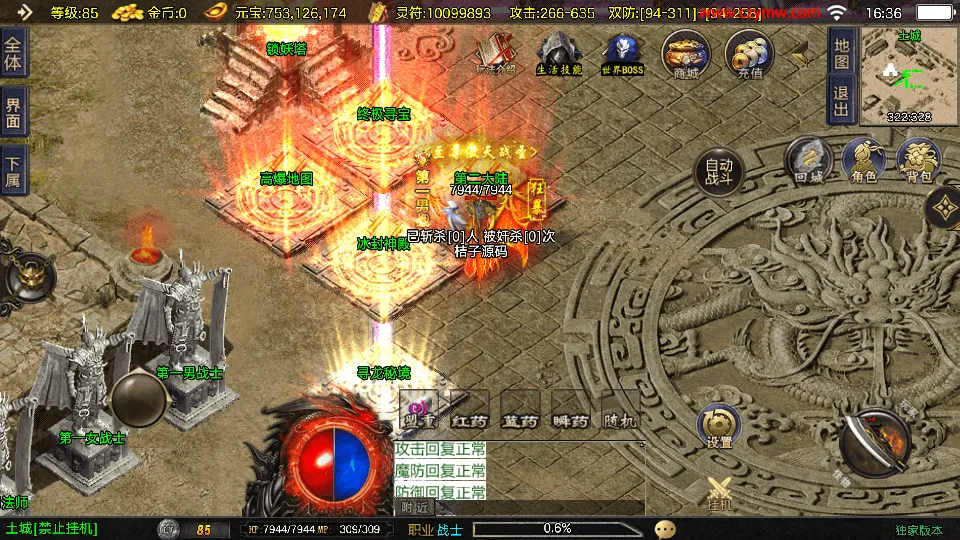Select the 随机 random teleport slot

(x=620, y=412)
